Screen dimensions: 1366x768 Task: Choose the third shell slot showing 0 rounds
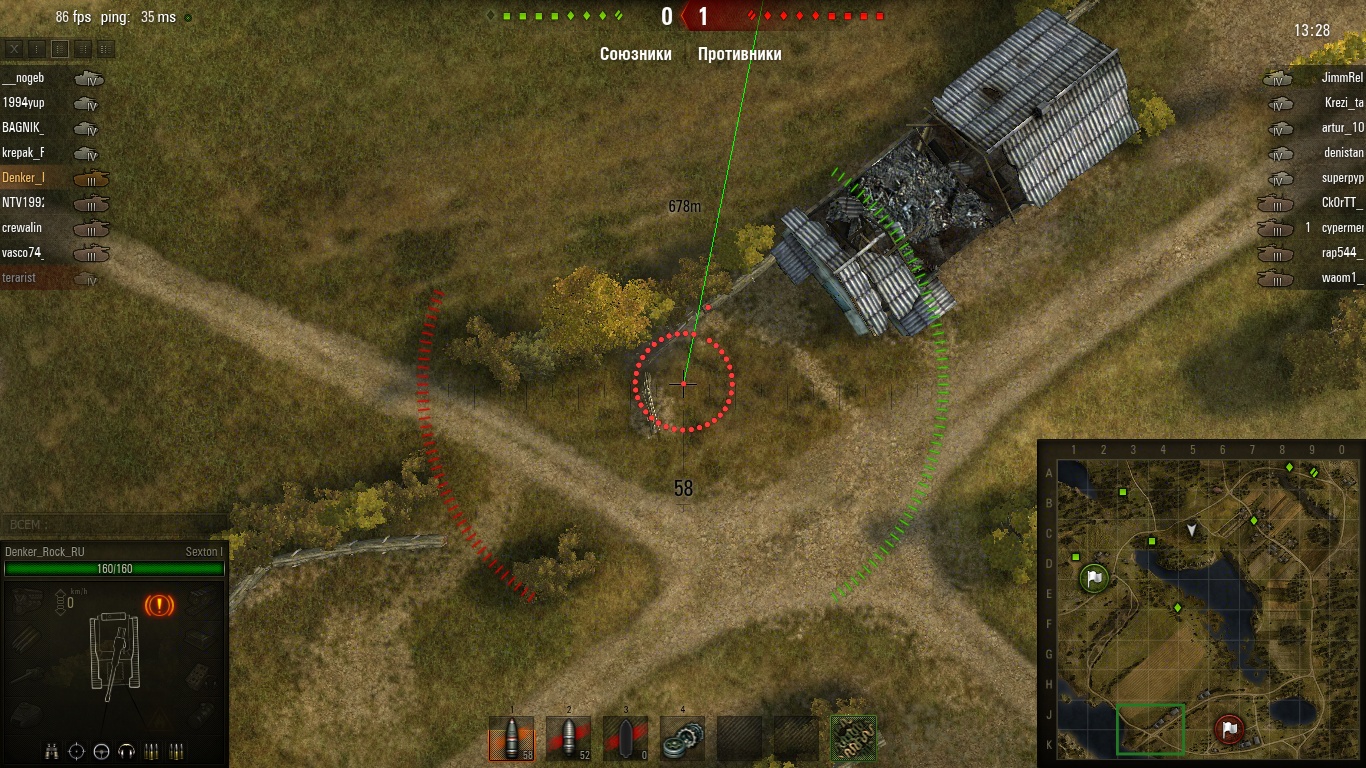coord(625,739)
